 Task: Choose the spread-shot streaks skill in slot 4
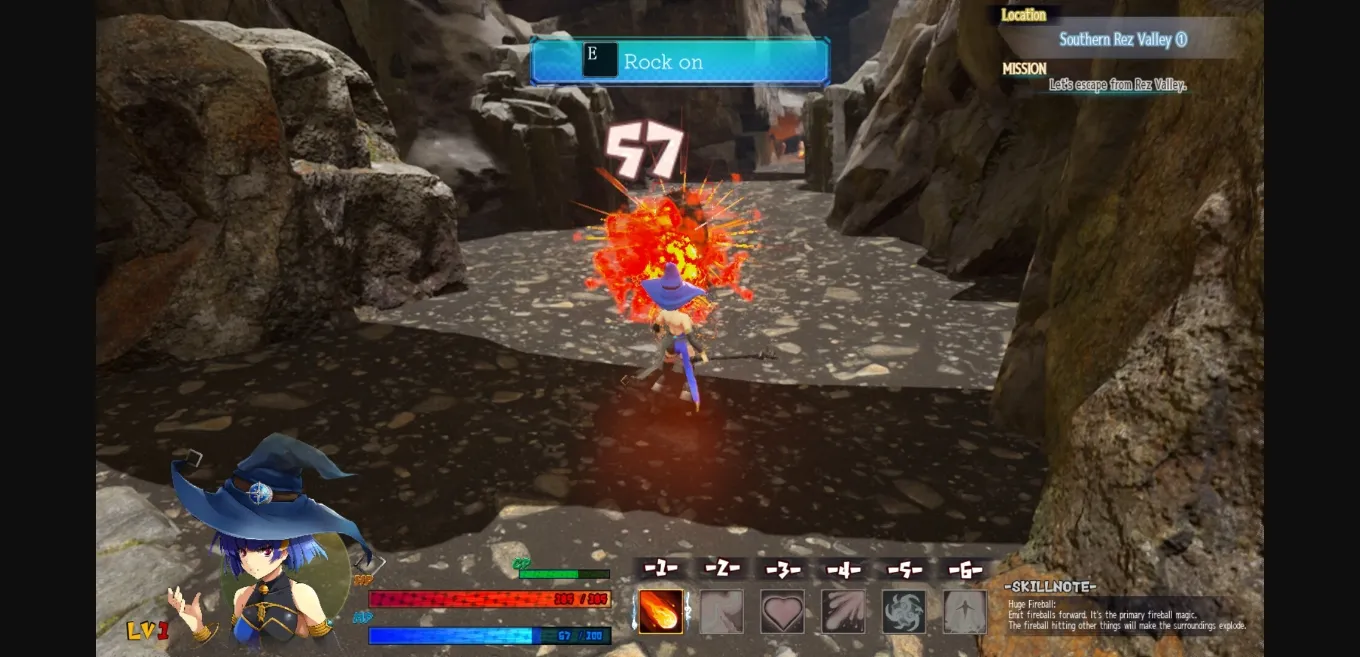(x=843, y=611)
